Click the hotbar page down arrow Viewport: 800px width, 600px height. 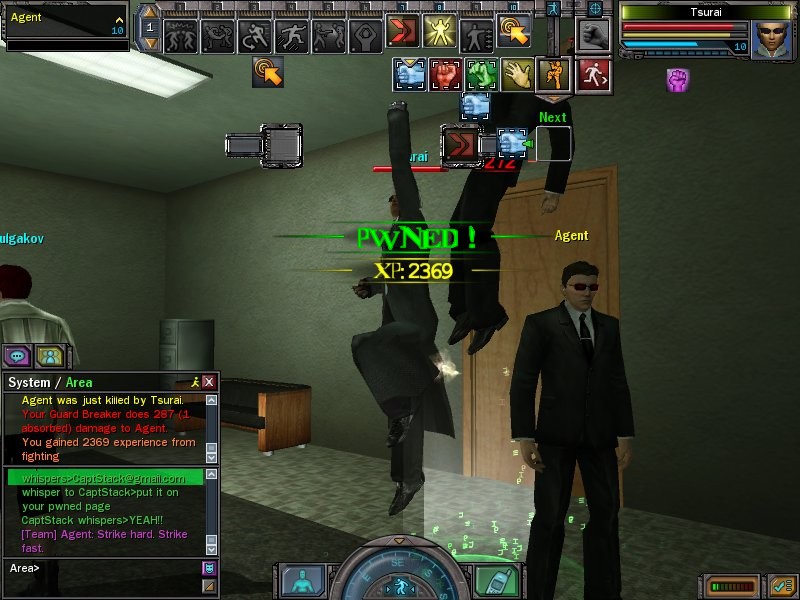click(x=150, y=43)
